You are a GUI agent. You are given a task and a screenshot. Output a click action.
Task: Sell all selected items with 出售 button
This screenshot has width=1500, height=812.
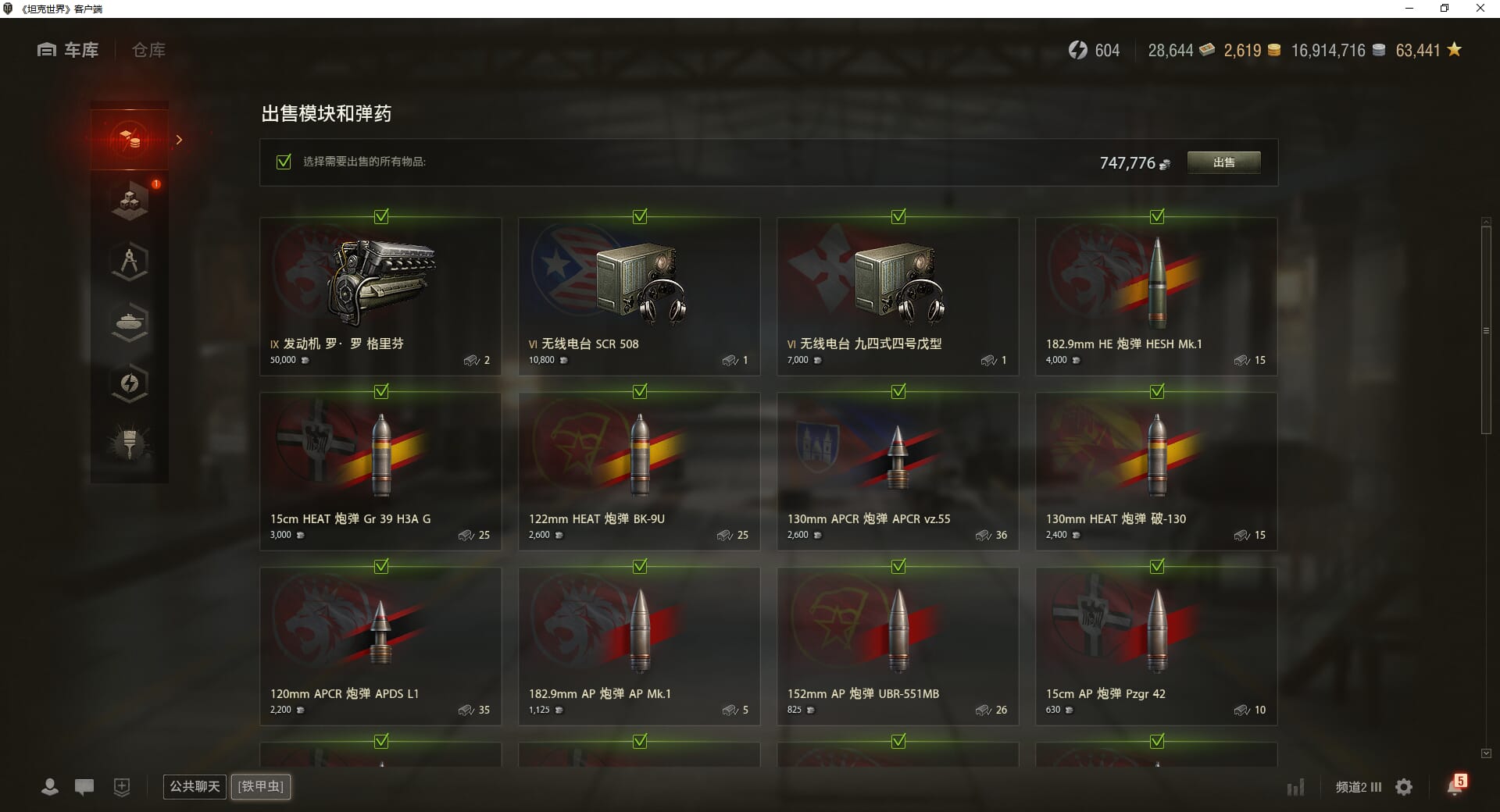tap(1223, 162)
